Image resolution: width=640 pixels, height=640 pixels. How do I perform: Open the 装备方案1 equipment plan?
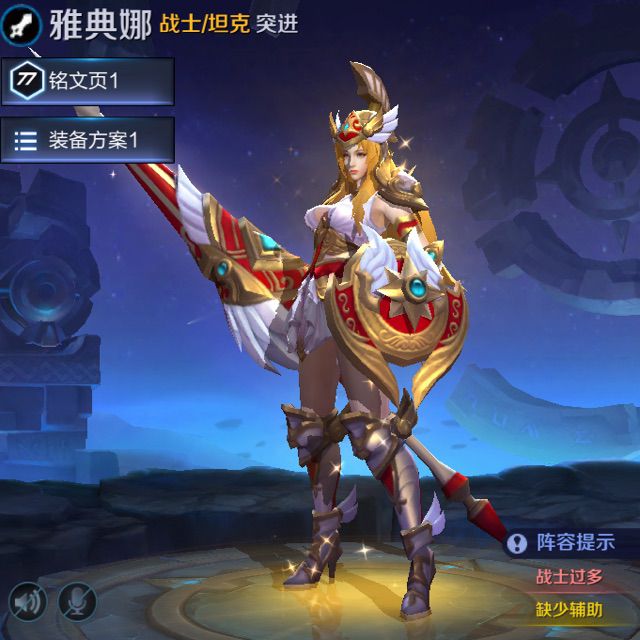(x=87, y=140)
